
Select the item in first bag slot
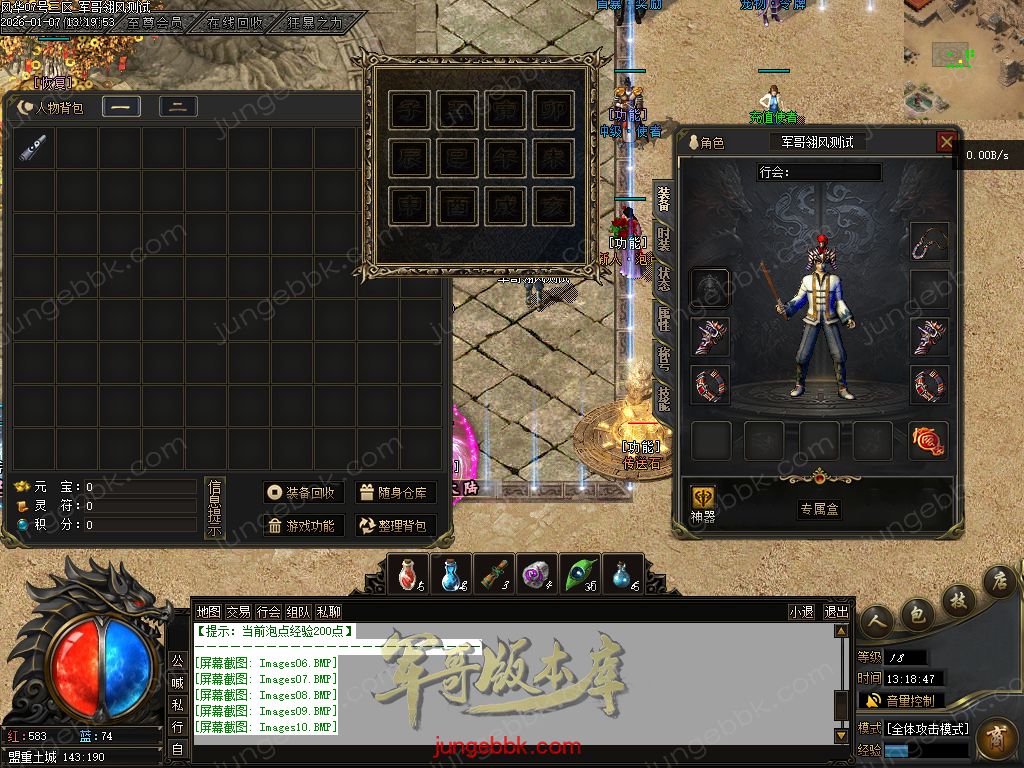click(x=34, y=149)
